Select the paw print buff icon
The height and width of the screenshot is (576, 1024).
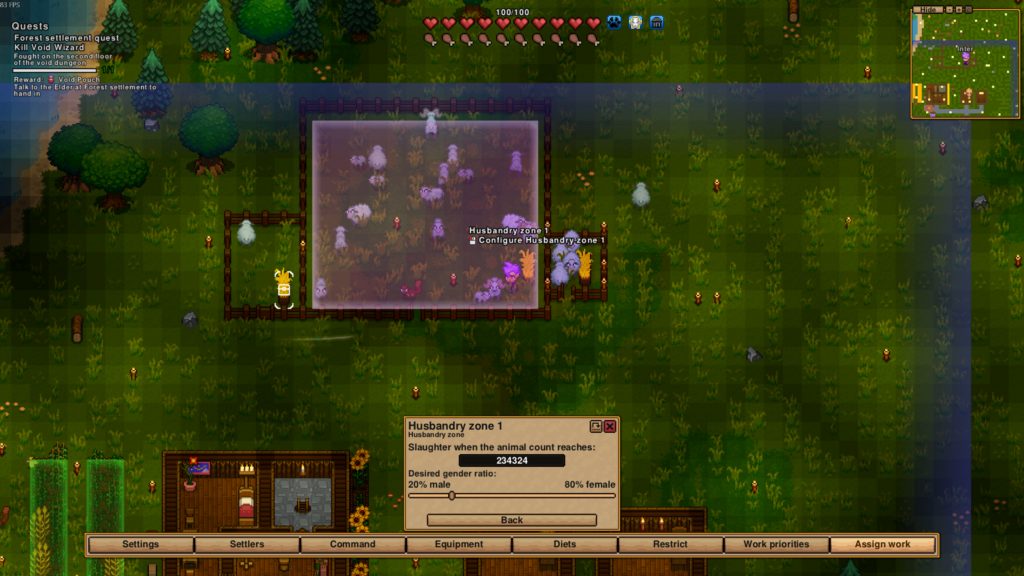pos(614,22)
